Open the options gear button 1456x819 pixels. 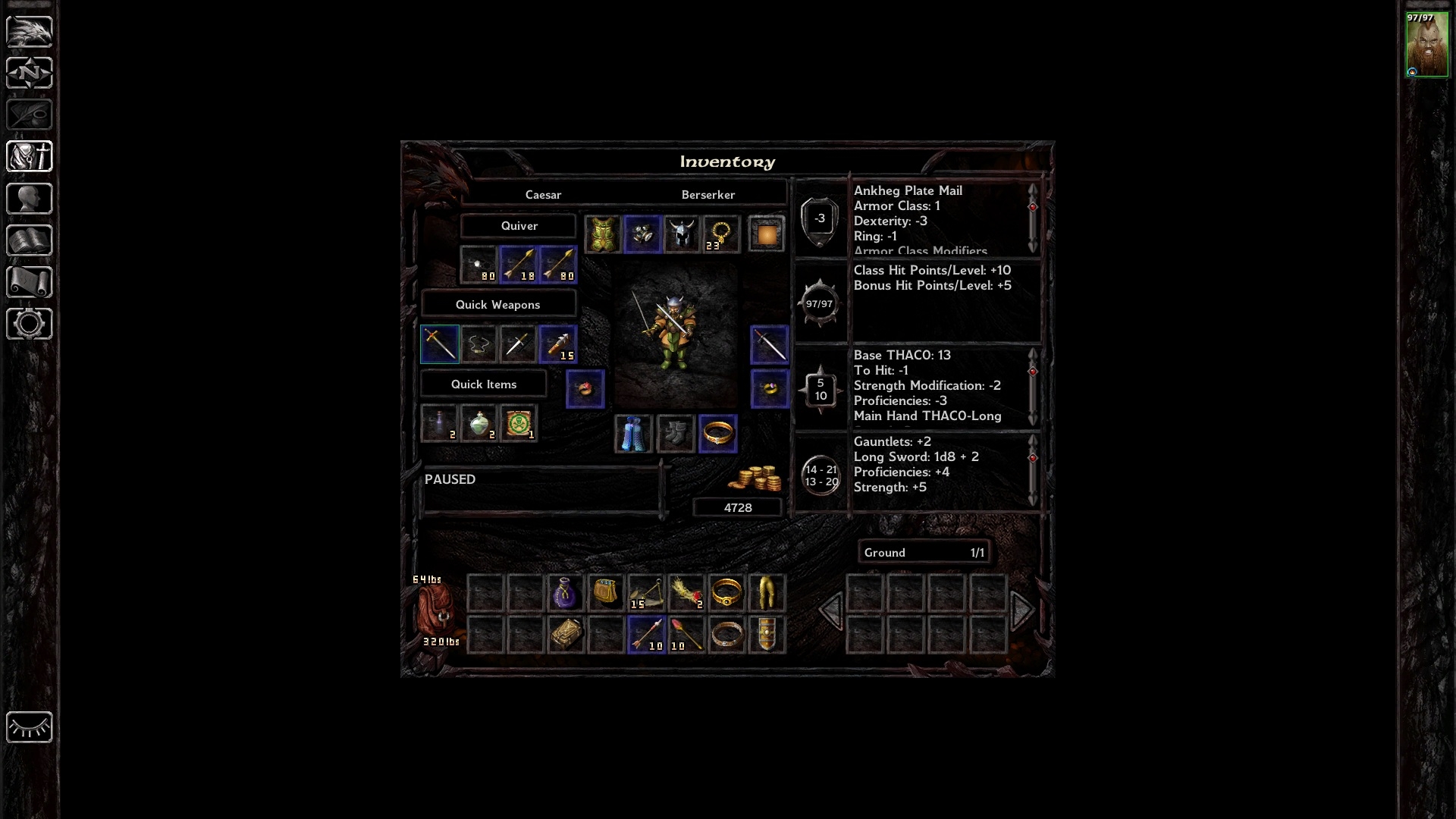[29, 324]
